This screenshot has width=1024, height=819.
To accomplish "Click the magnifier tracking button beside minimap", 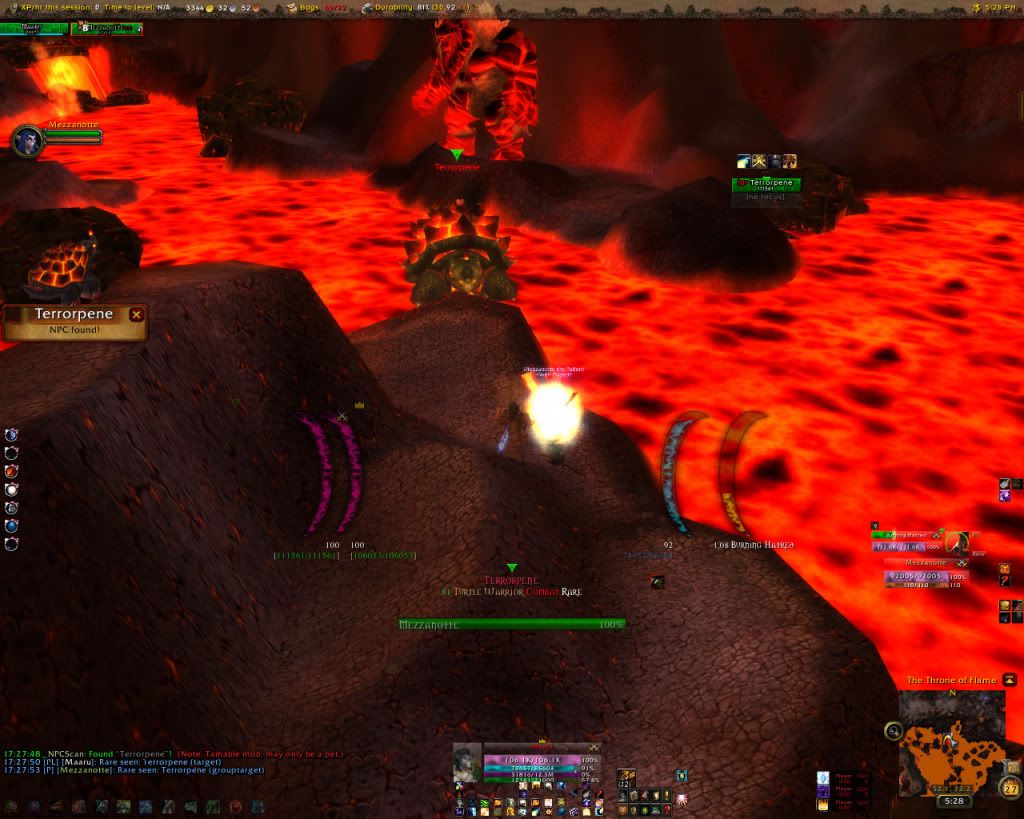I will click(893, 731).
